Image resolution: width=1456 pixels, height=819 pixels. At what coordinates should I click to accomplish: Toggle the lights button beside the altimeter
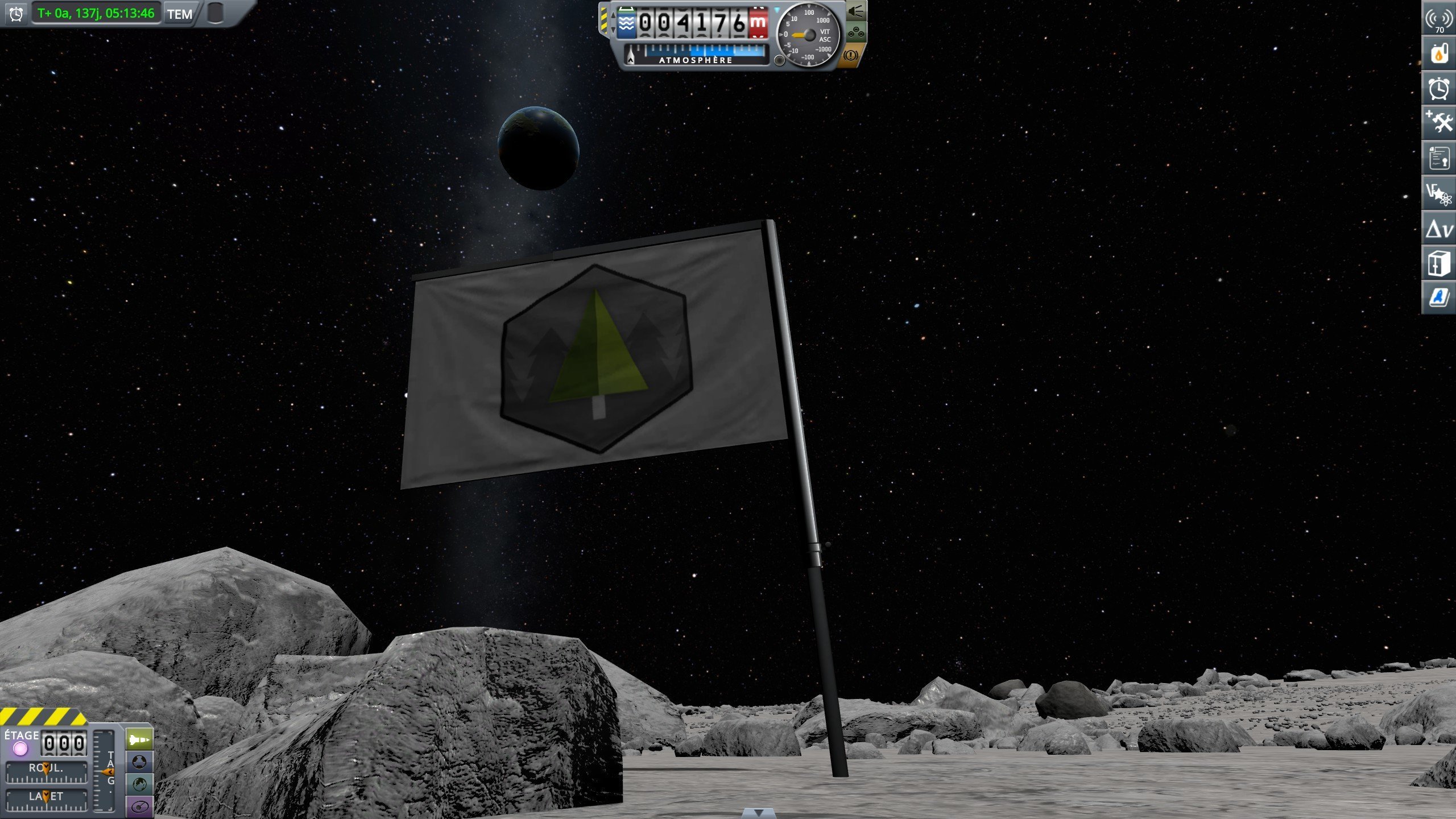tap(856, 11)
